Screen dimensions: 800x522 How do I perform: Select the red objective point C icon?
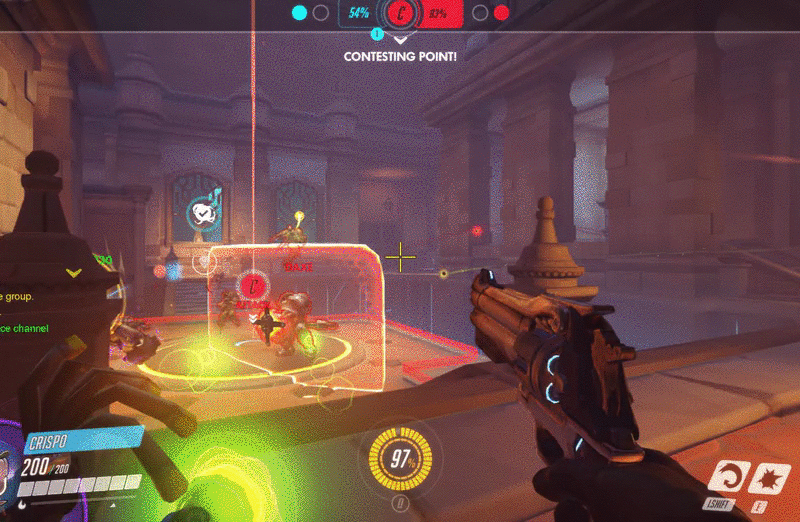tap(401, 14)
